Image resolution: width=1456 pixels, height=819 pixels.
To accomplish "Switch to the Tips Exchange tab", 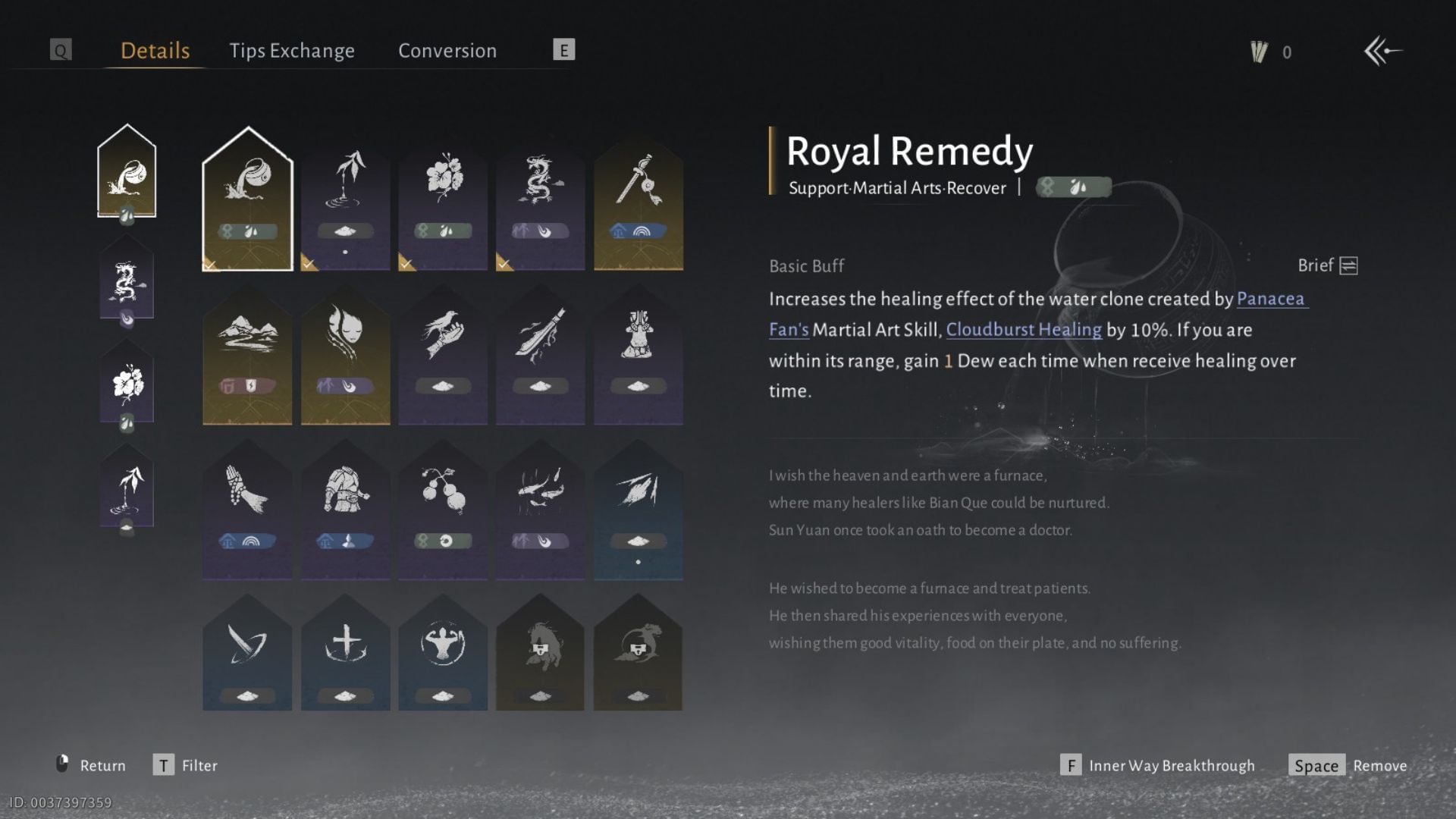I will (x=292, y=50).
